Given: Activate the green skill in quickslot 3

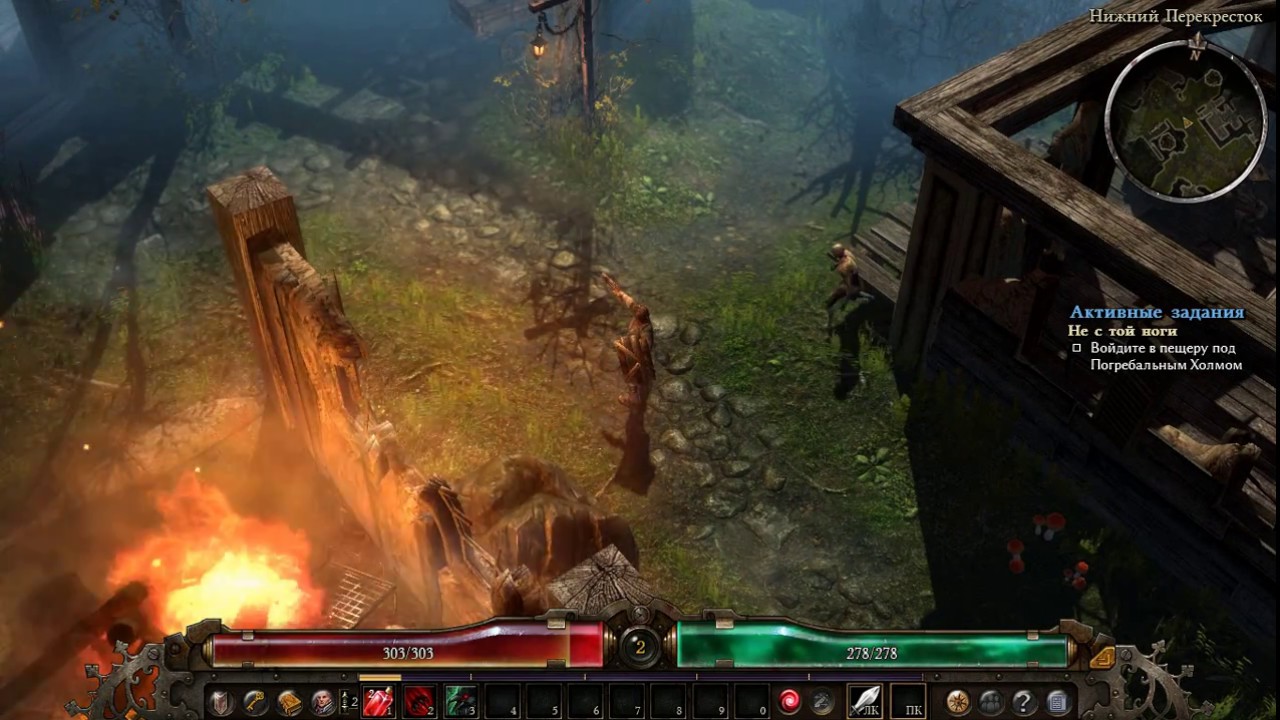Looking at the screenshot, I should point(462,700).
